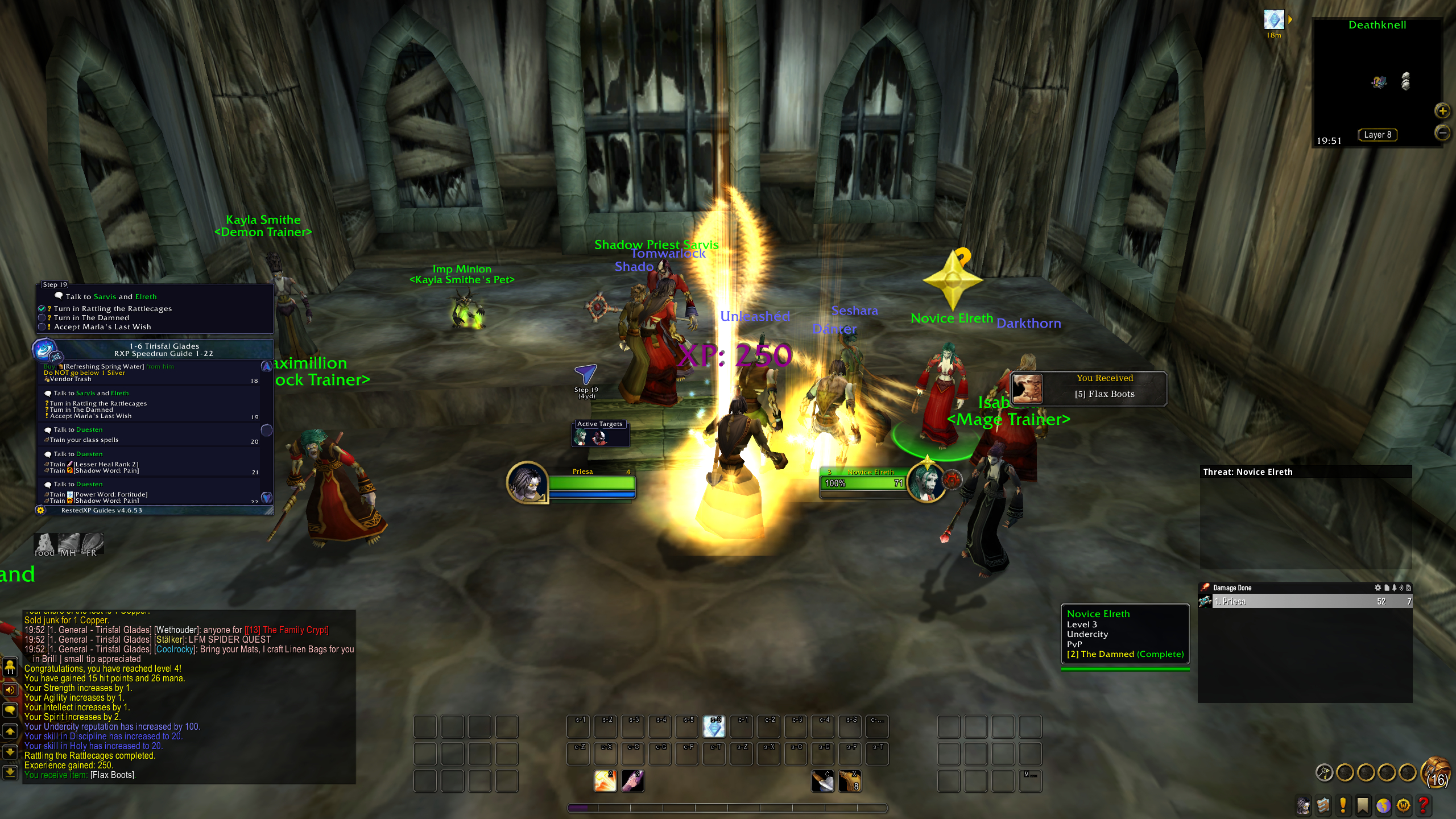
Task: Open the spellbook micro button
Action: click(1323, 805)
